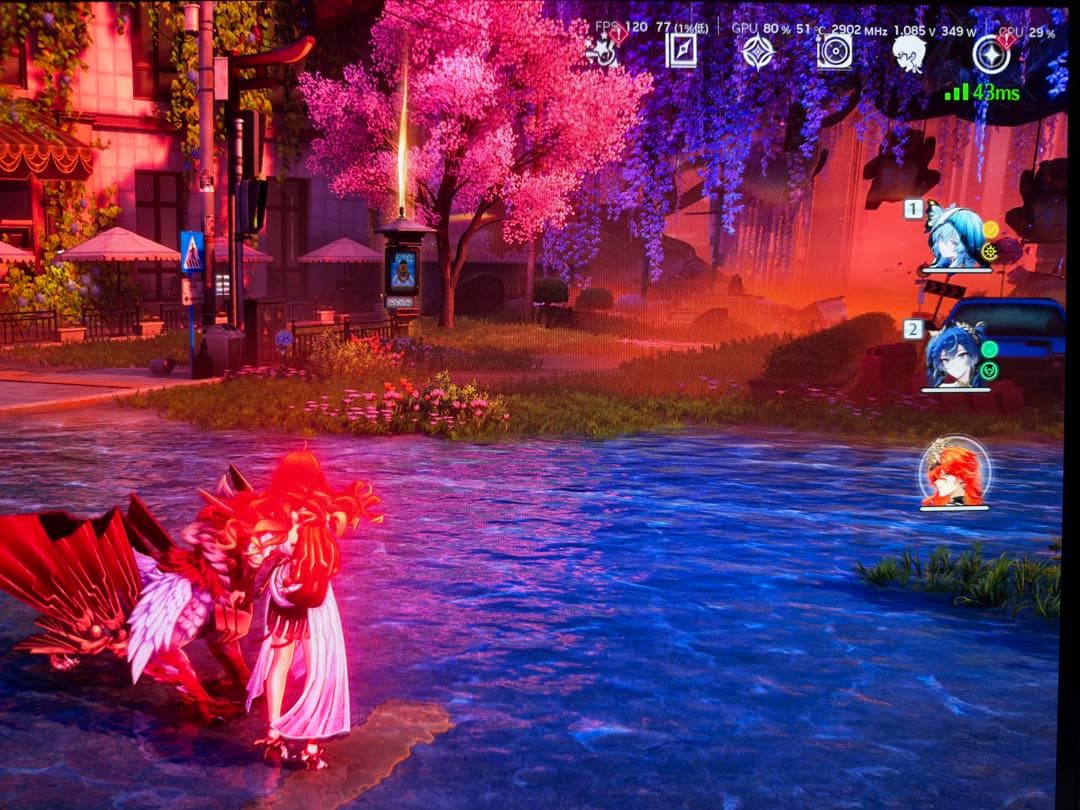Select the circular star icon with red alert

pyautogui.click(x=990, y=54)
